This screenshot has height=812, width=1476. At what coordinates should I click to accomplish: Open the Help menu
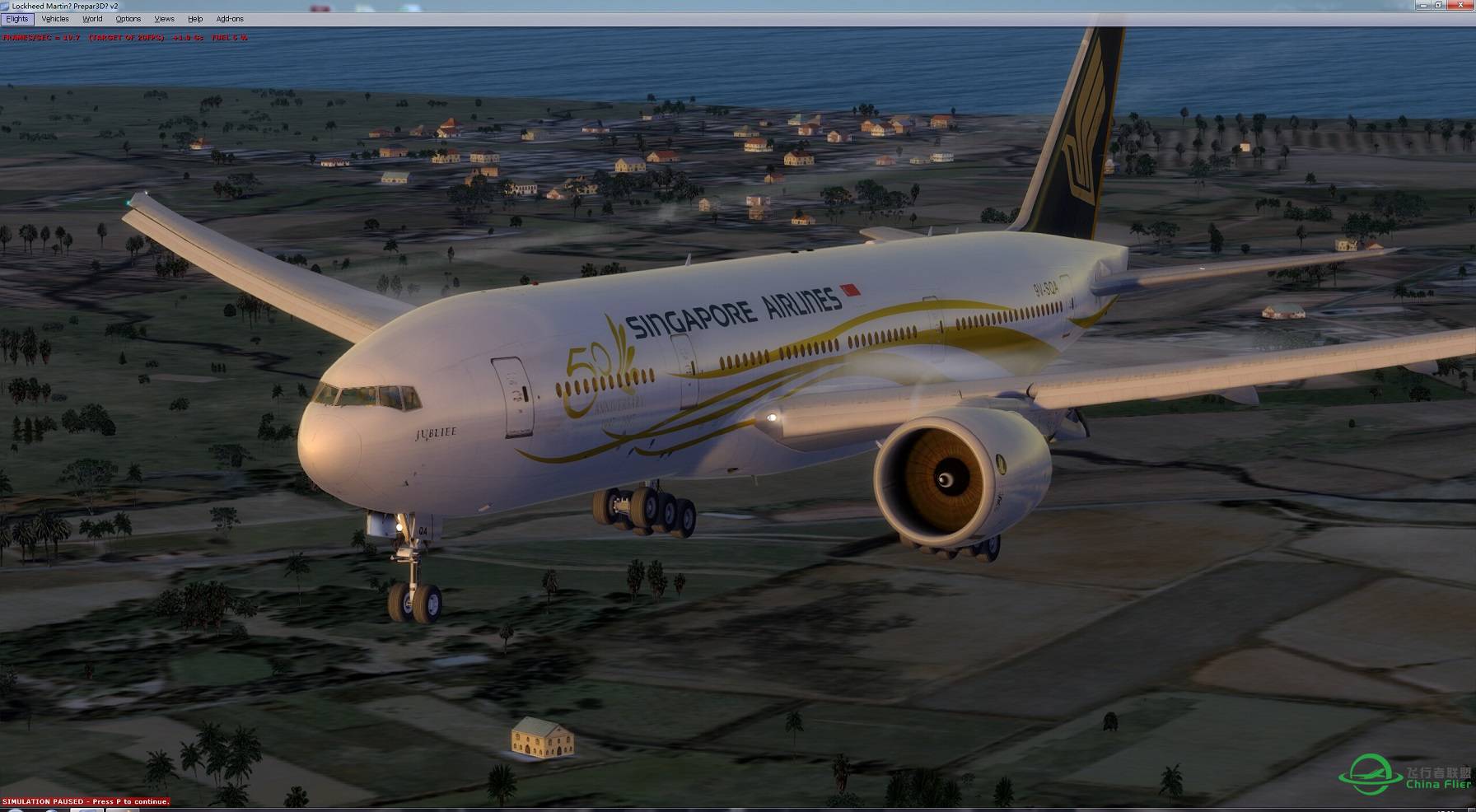(x=195, y=18)
